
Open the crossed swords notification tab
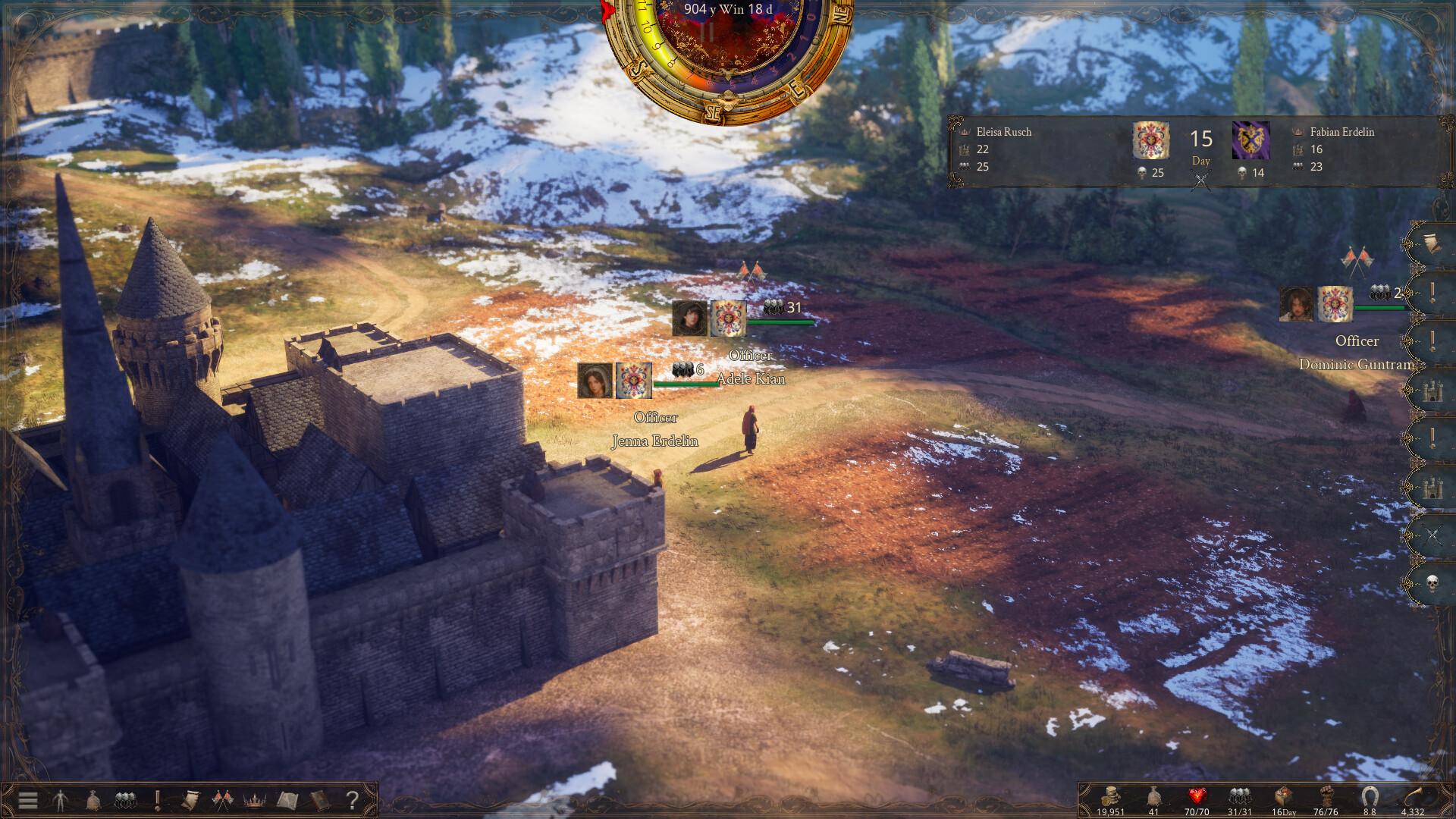pos(1432,536)
